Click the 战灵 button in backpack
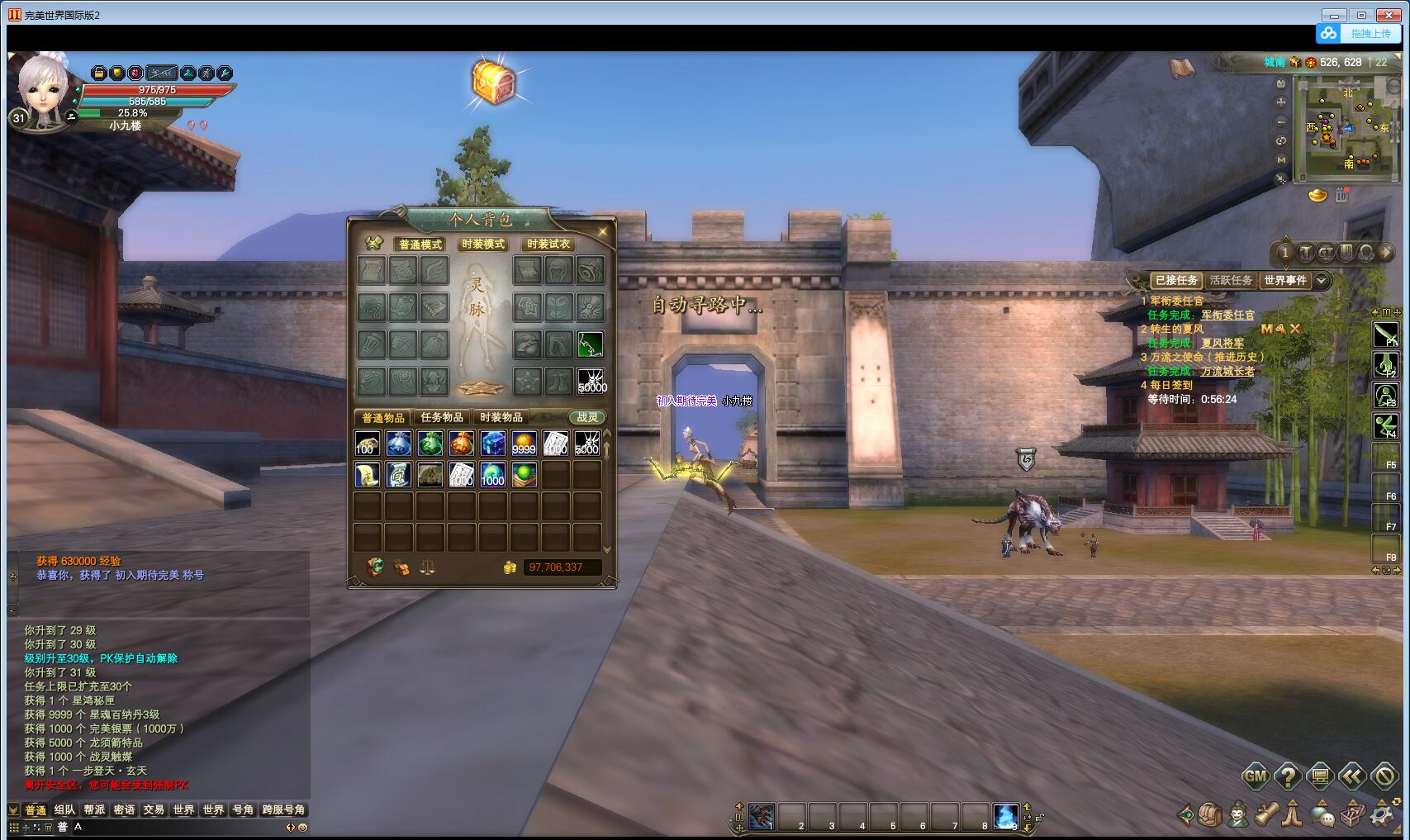The image size is (1410, 840). (587, 418)
